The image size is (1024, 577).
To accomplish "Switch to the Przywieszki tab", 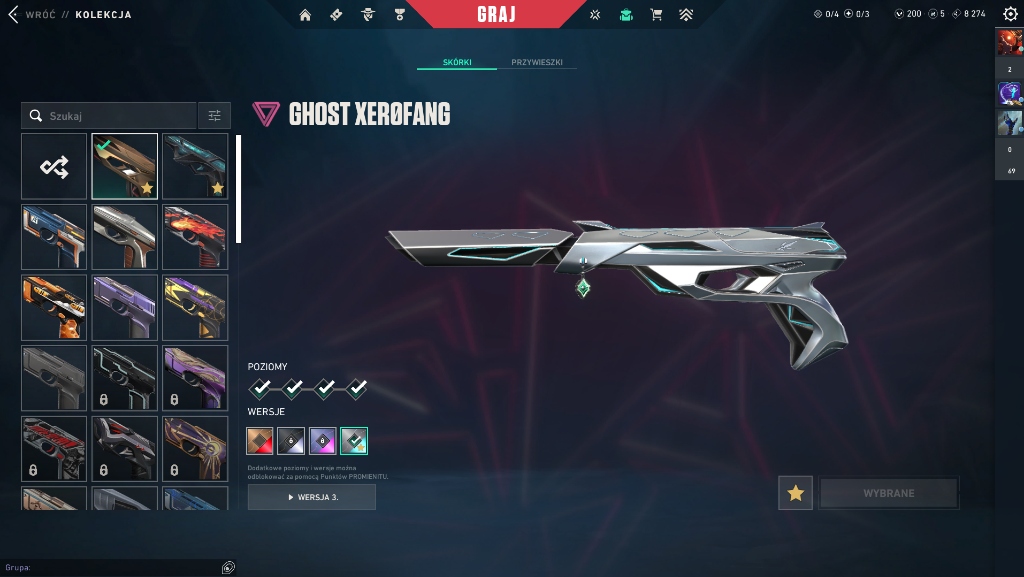I will pyautogui.click(x=537, y=62).
